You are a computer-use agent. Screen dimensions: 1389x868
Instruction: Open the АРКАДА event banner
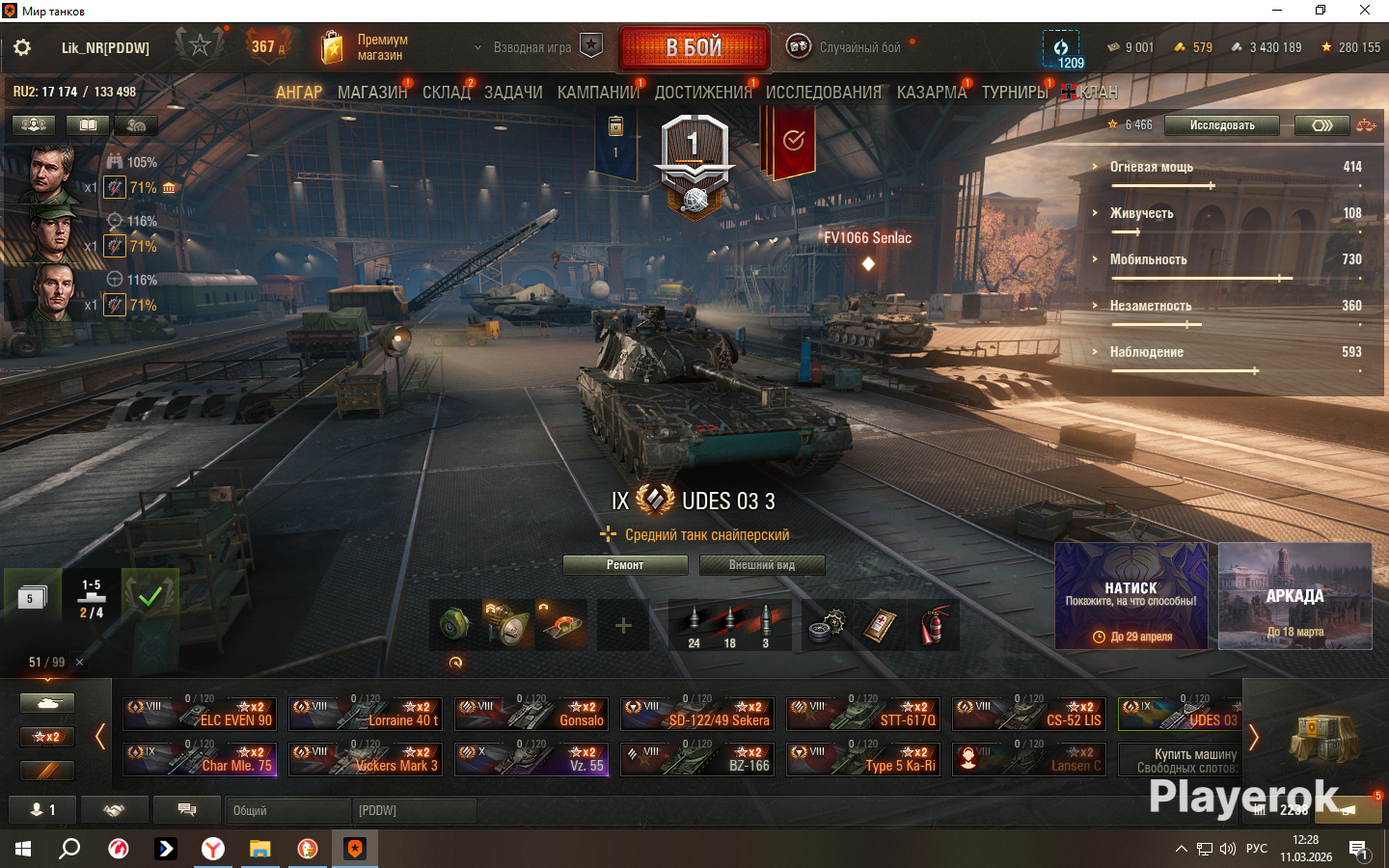(x=1294, y=595)
